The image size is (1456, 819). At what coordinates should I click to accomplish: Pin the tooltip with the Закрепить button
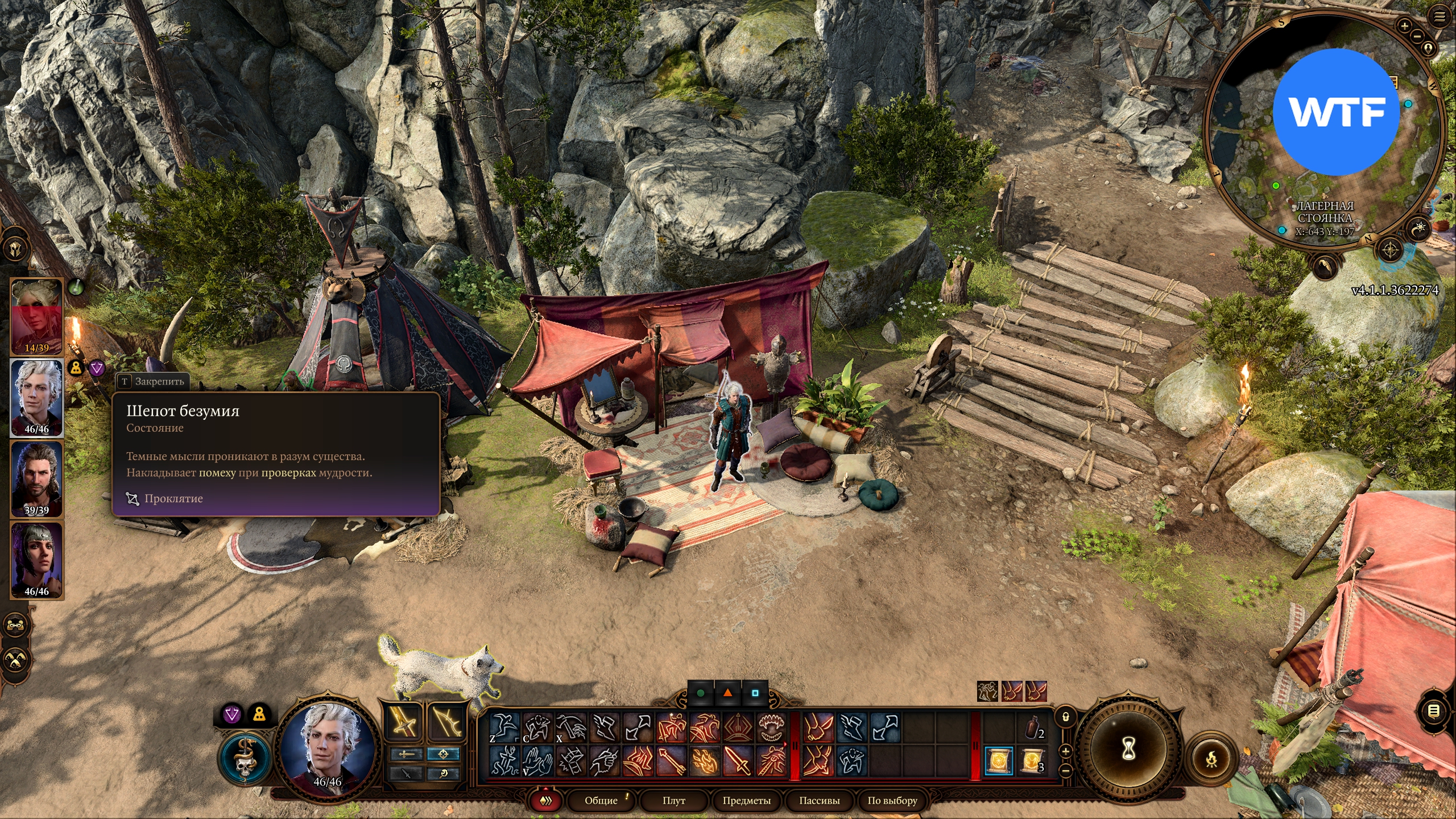152,381
